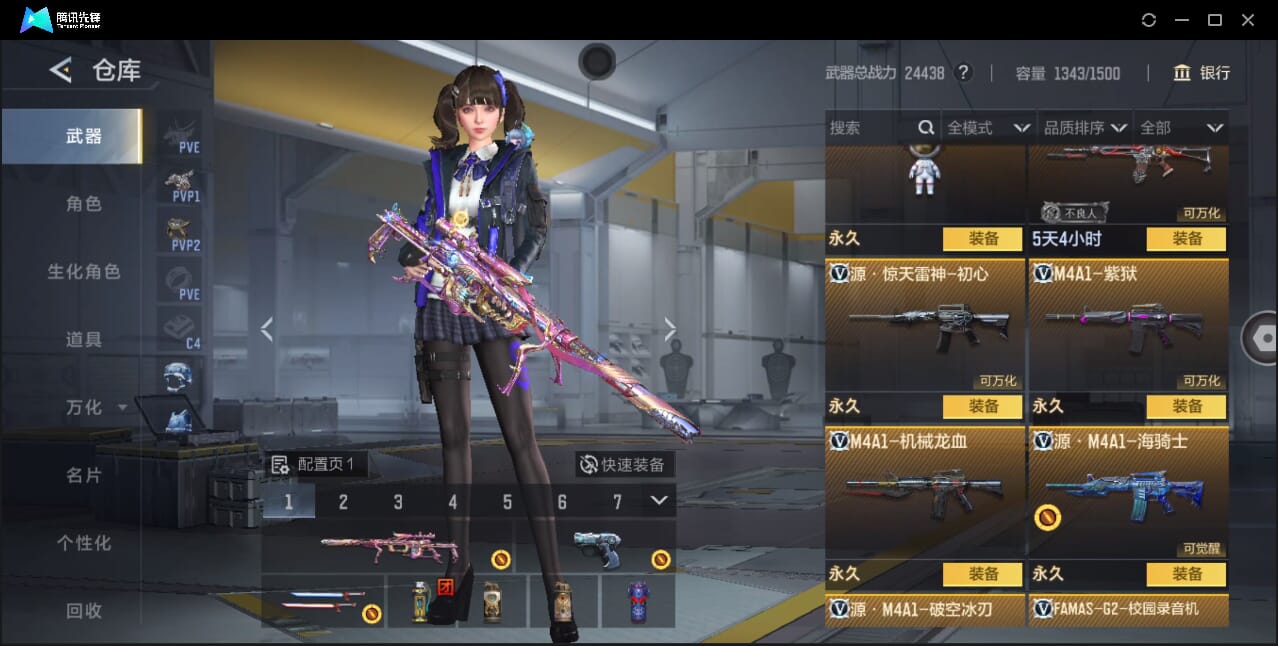Image resolution: width=1278 pixels, height=646 pixels.
Task: Close the emulator window
Action: 1247,20
